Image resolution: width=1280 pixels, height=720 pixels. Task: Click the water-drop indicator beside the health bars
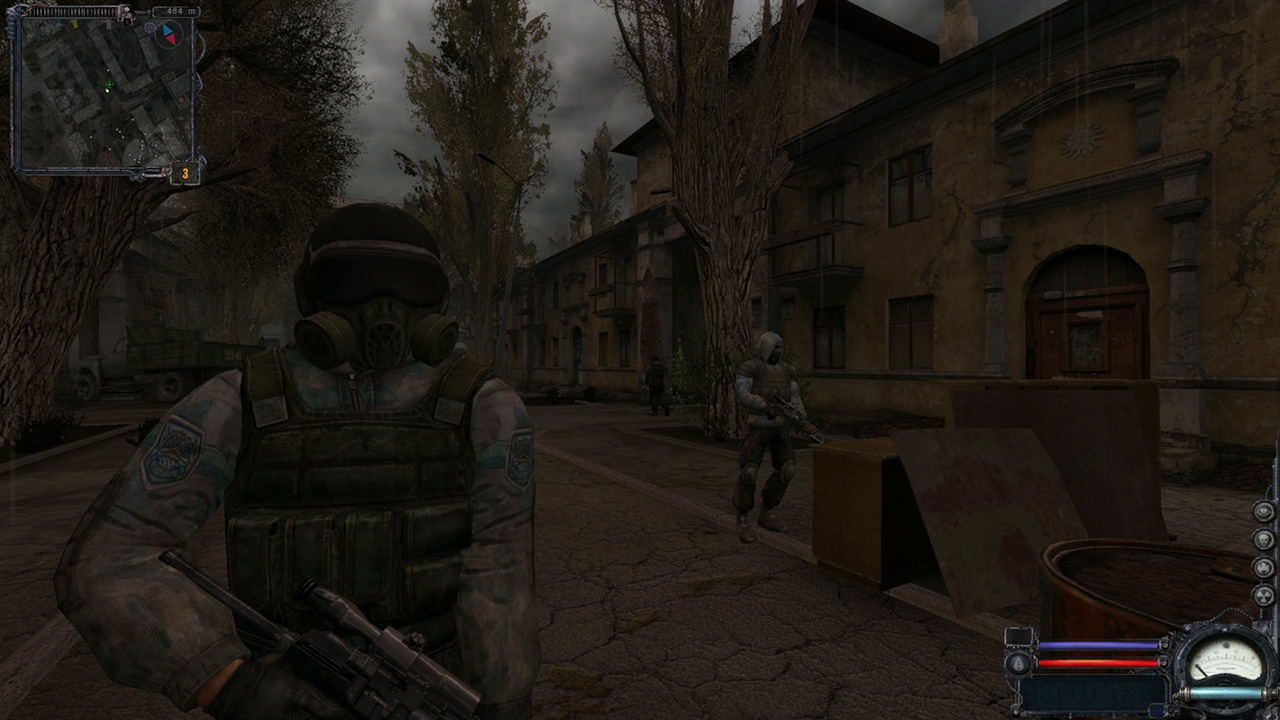click(1019, 662)
